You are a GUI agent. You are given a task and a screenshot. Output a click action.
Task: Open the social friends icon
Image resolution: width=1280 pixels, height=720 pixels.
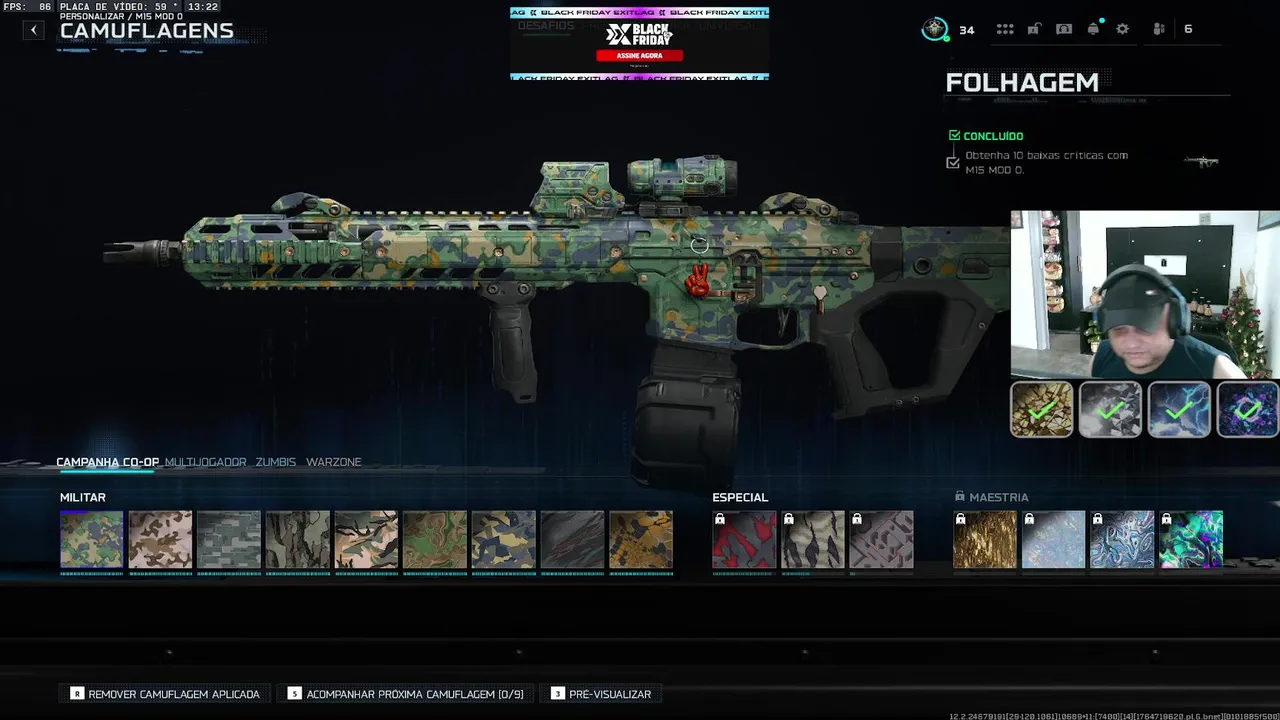coord(1159,29)
